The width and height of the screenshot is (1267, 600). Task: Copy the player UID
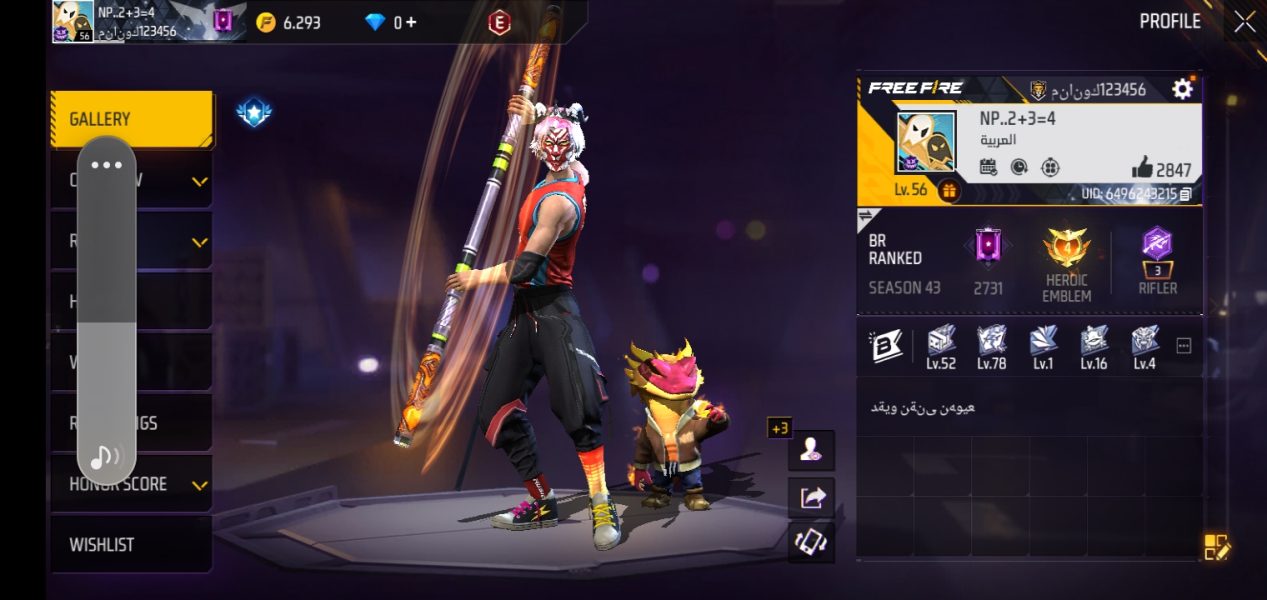1186,194
